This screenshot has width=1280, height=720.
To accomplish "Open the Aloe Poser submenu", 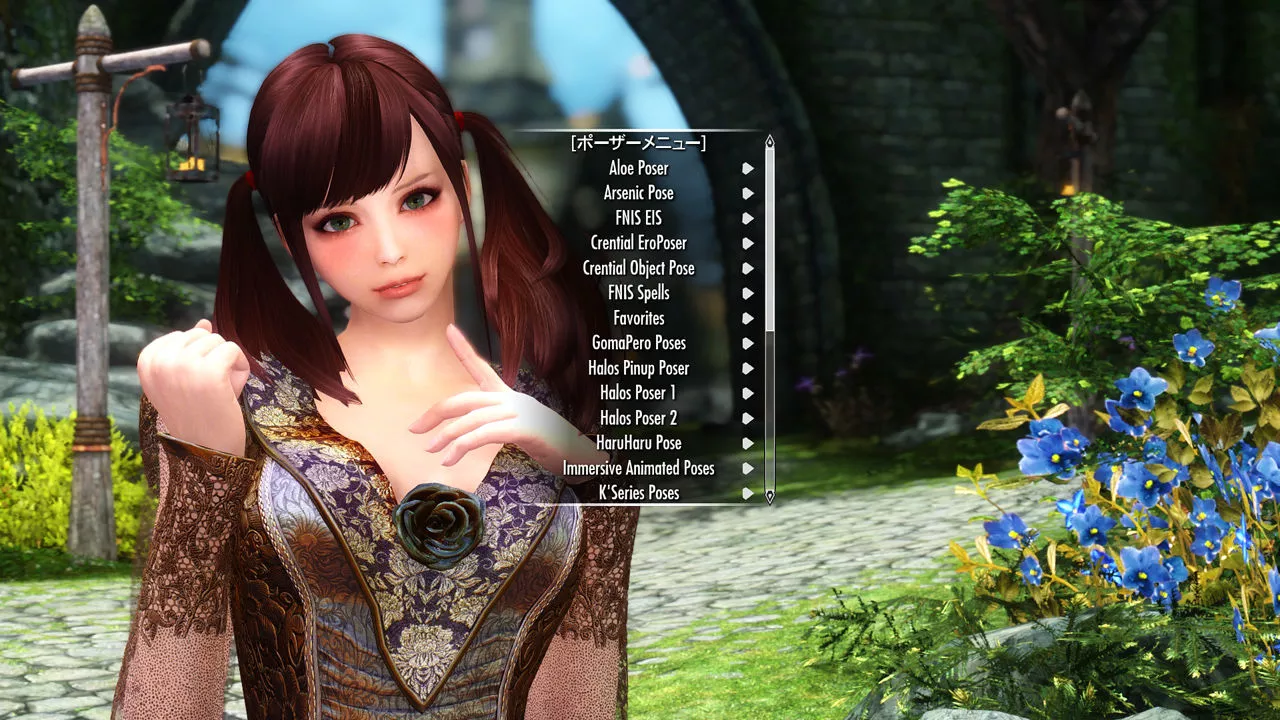I will pyautogui.click(x=638, y=168).
